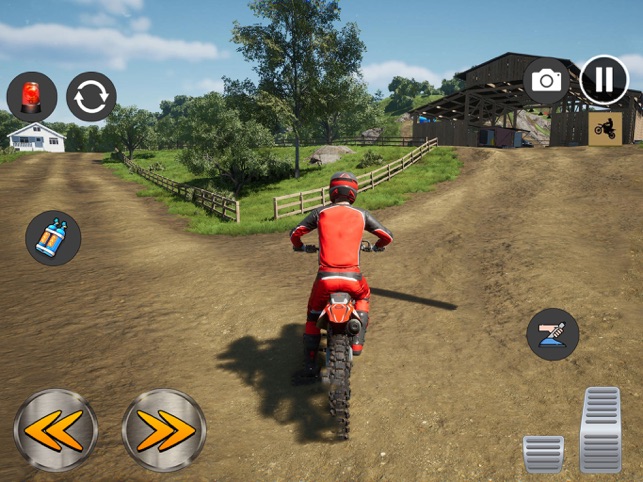Tap the circular arrows reset button
The width and height of the screenshot is (643, 482).
[91, 96]
